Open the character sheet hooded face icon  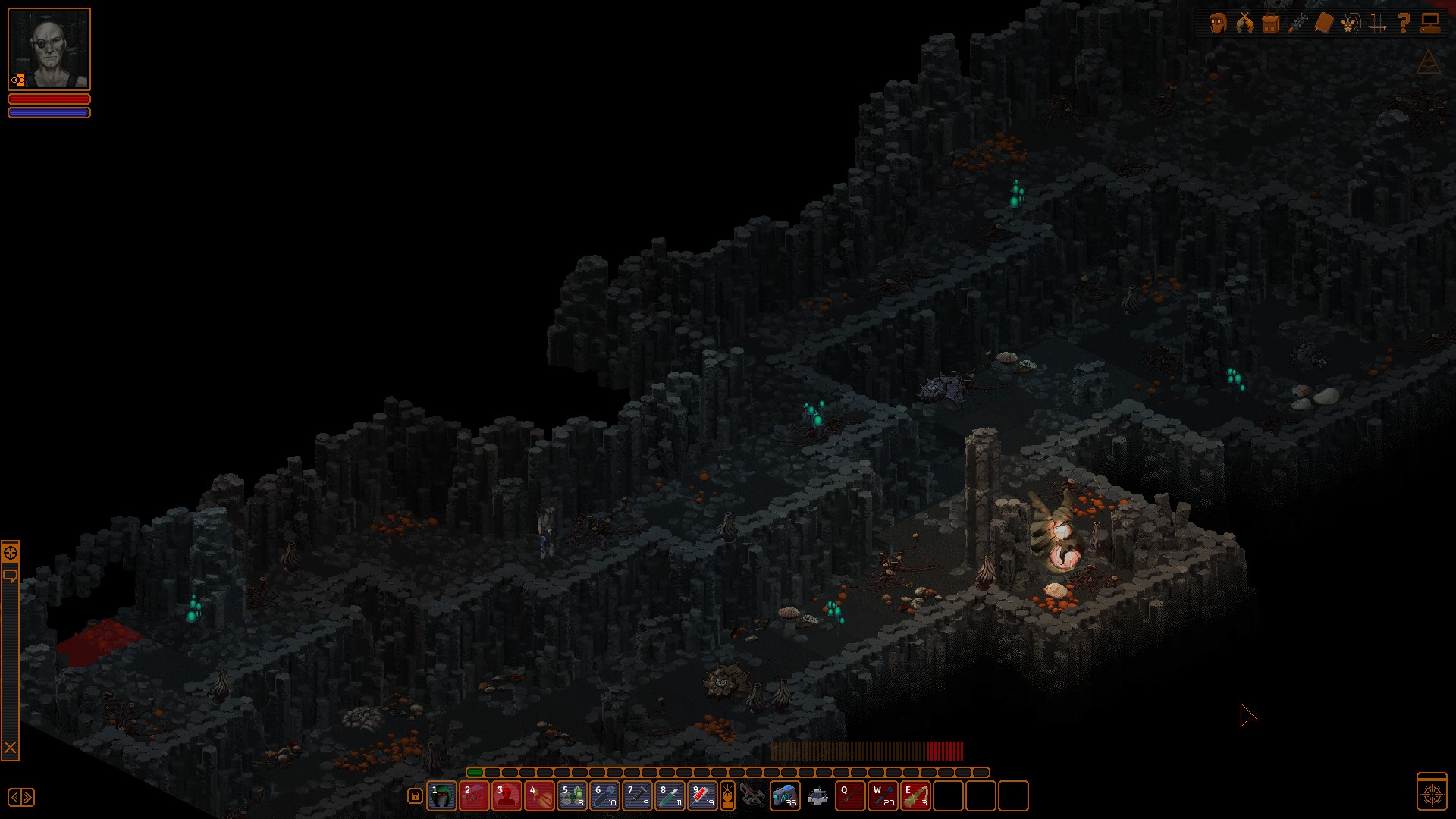pos(1218,24)
